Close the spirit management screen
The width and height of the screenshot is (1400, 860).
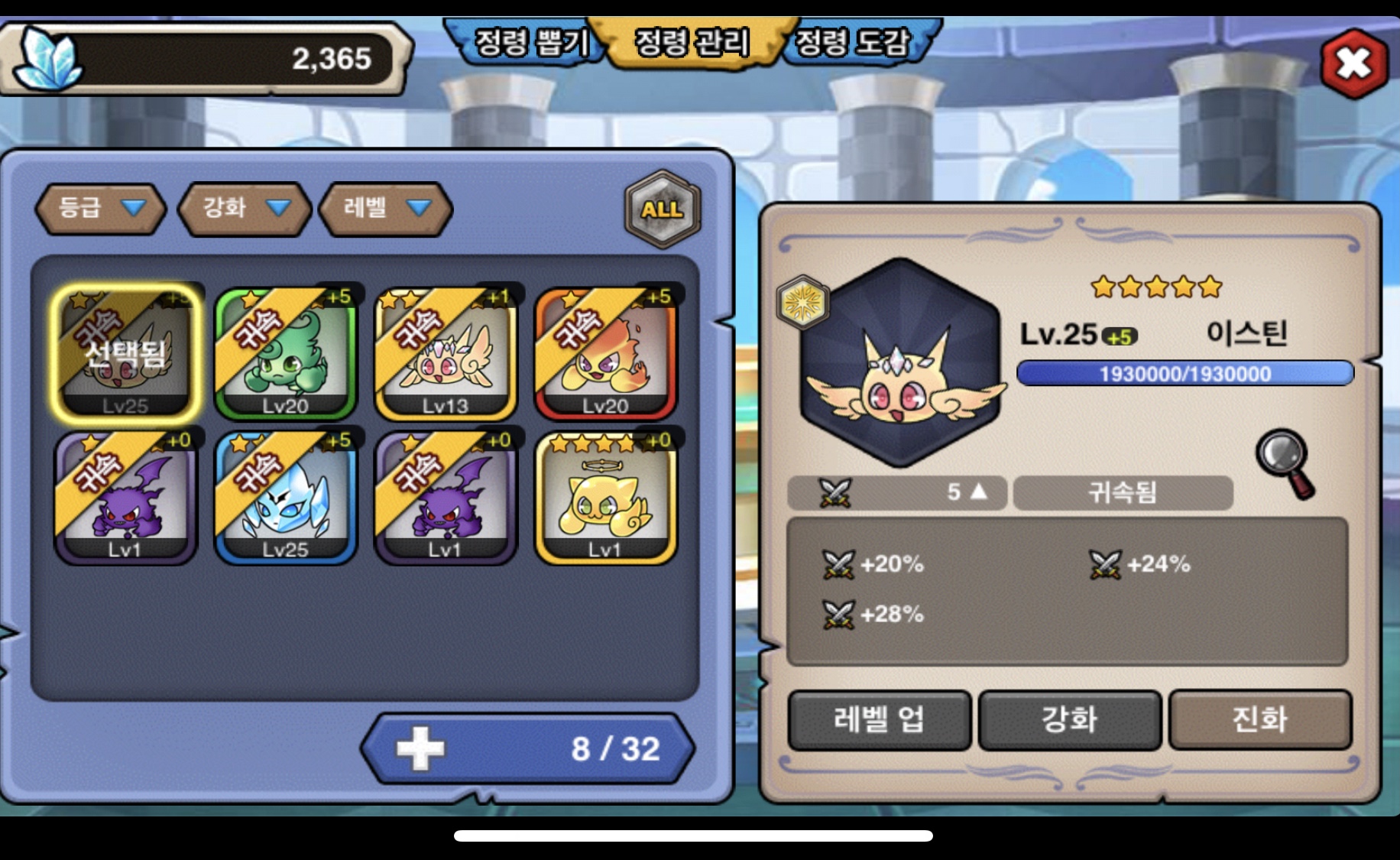click(x=1353, y=64)
